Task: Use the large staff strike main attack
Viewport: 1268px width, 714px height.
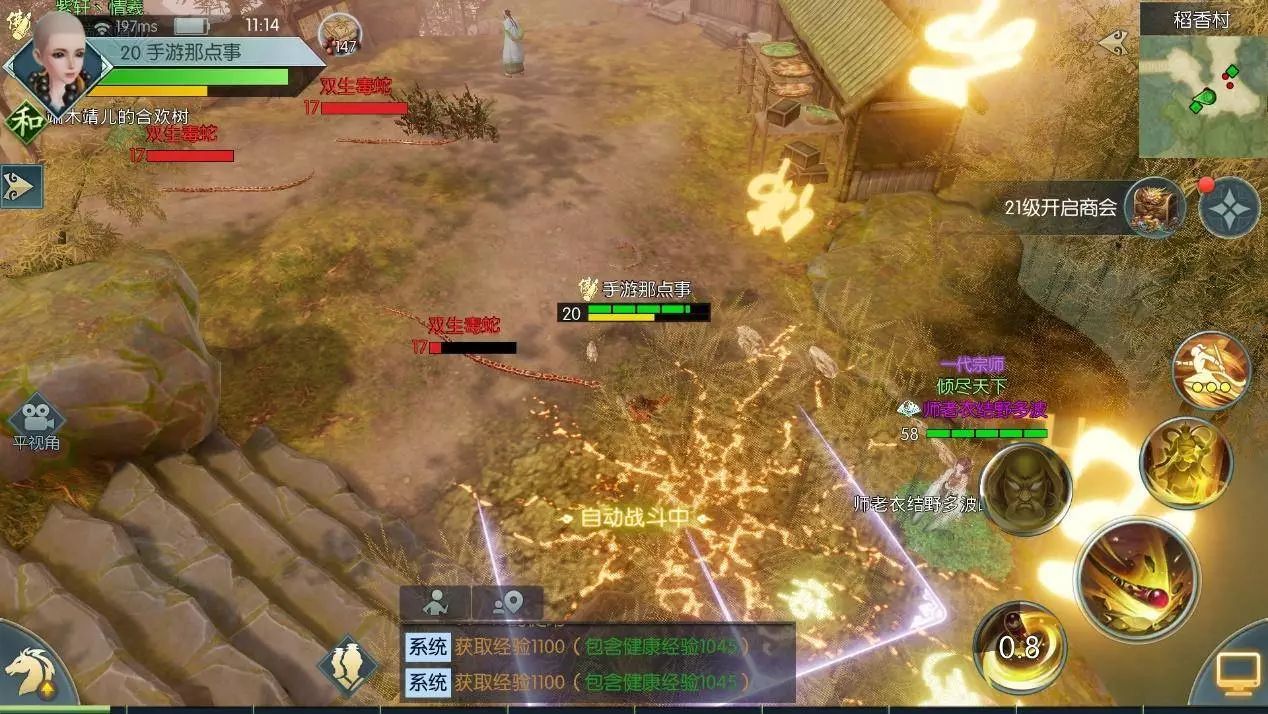Action: pyautogui.click(x=1136, y=578)
